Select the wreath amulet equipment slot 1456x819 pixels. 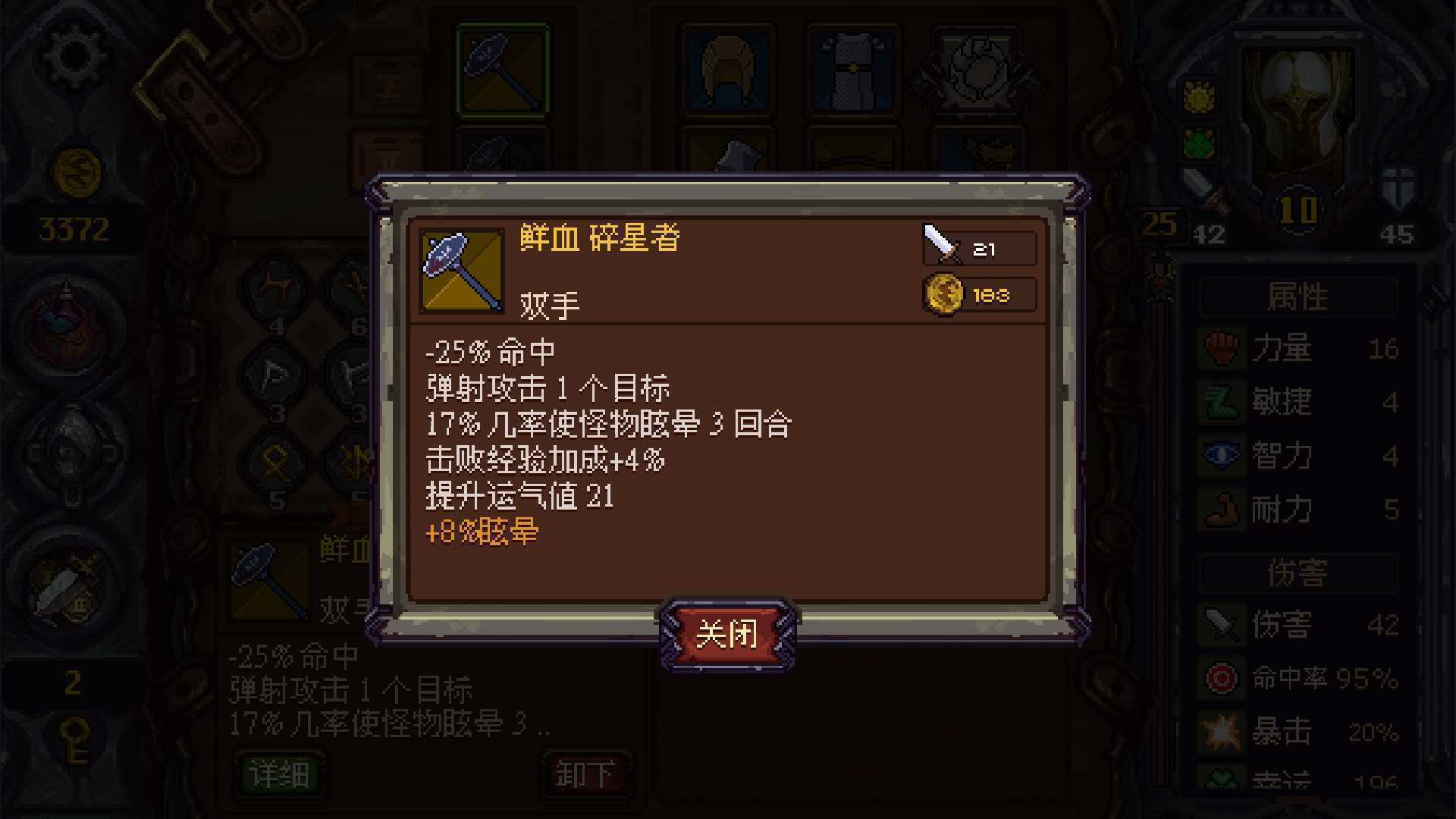(x=978, y=68)
